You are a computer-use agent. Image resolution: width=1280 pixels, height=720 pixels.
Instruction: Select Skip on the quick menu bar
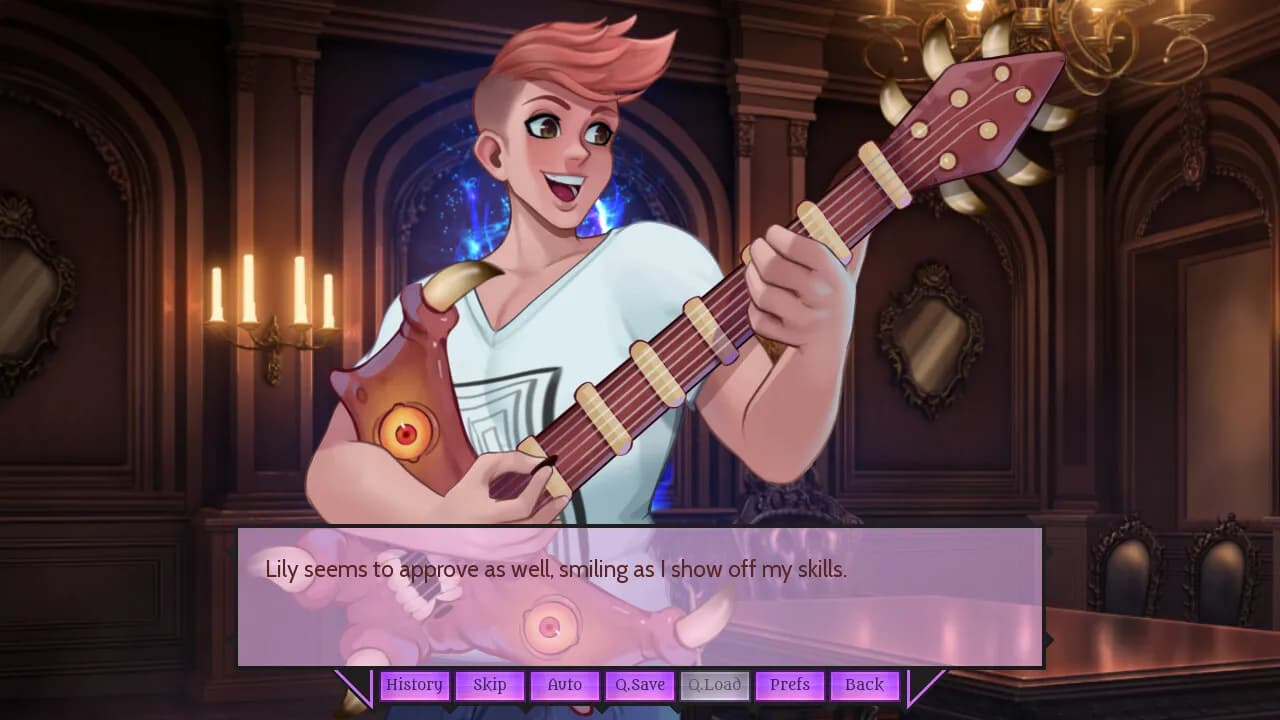(x=490, y=685)
